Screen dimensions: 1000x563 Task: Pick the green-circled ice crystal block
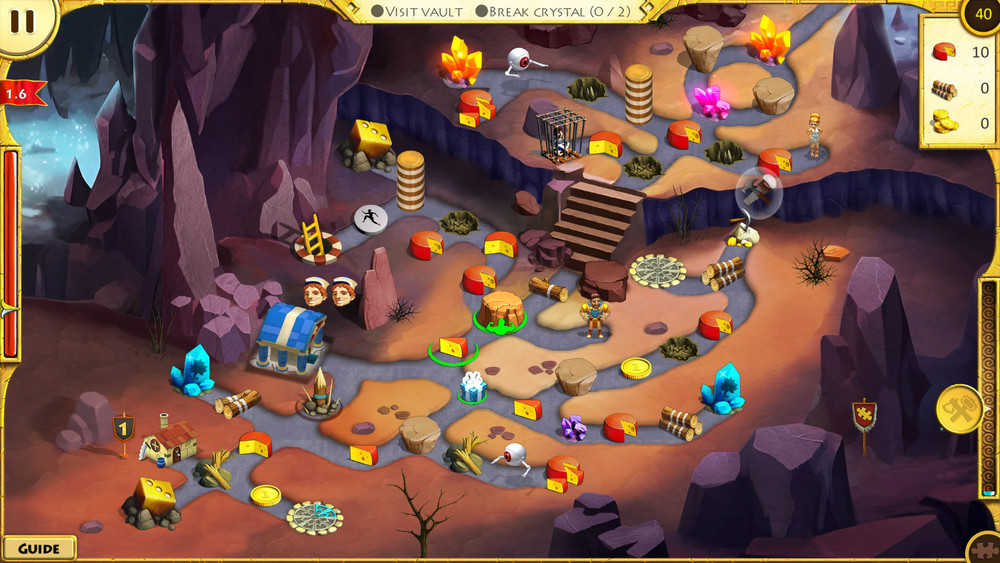pyautogui.click(x=472, y=386)
